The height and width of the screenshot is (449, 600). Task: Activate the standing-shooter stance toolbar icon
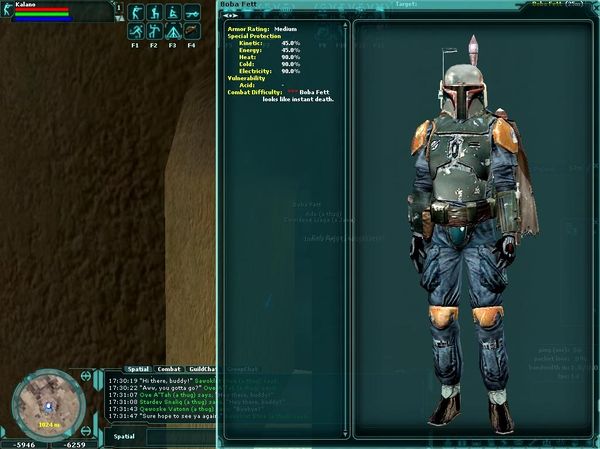point(135,13)
